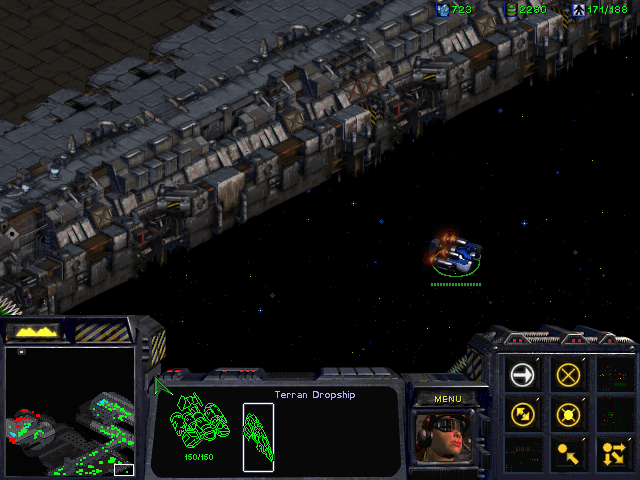Select the Terran Dropship with the green circle
The image size is (640, 480).
454,254
